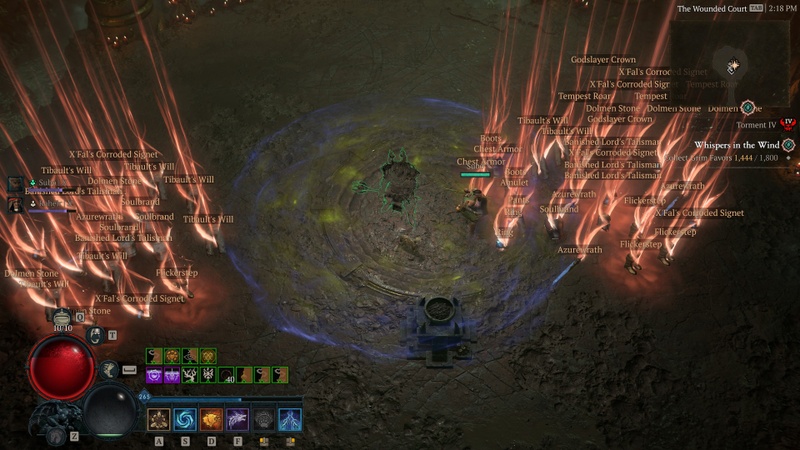Screen dimensions: 800x450
Task: Click the buff icon showing 40 stacks
Action: pos(227,375)
